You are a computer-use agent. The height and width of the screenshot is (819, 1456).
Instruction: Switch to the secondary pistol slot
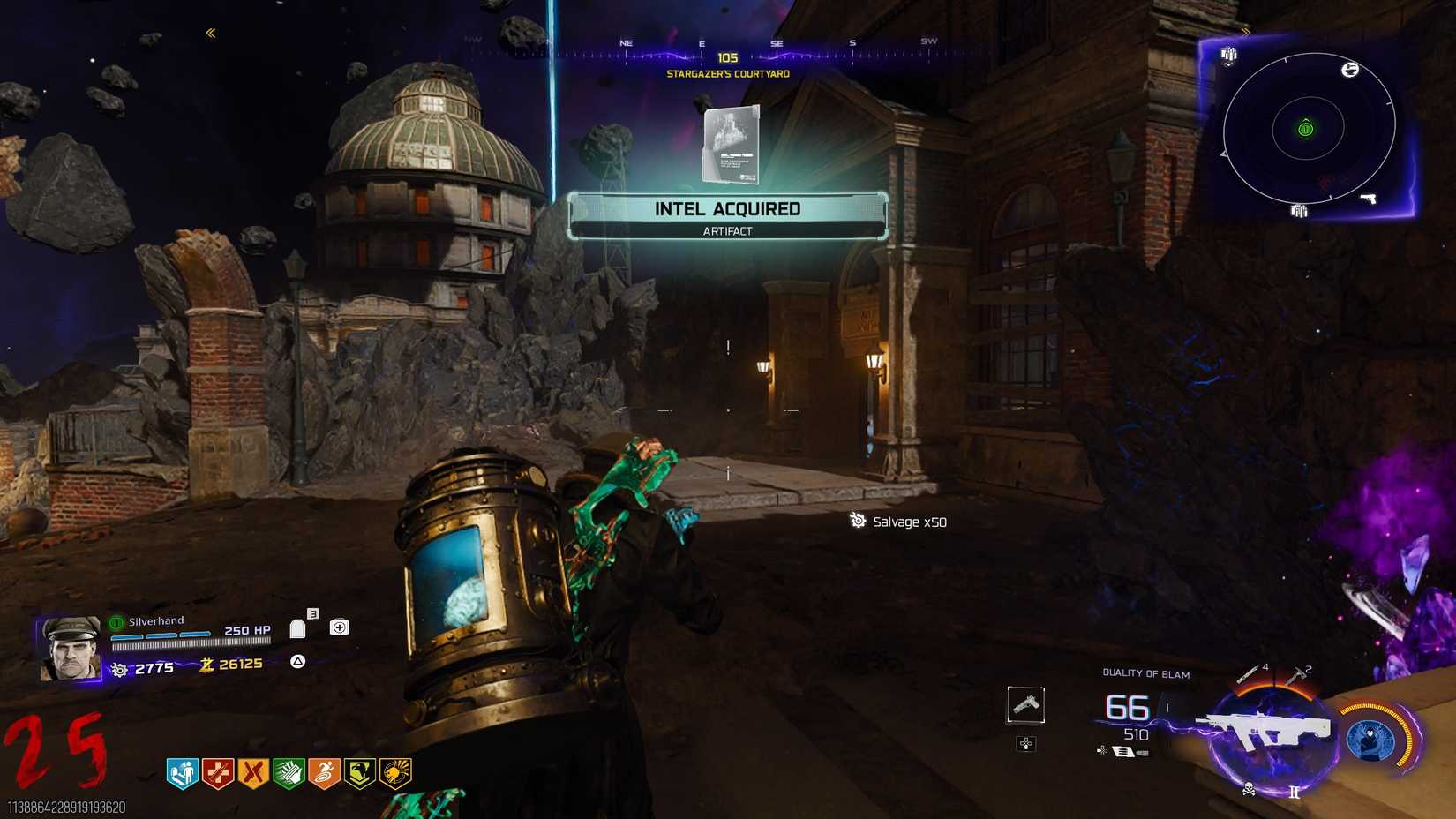click(x=1025, y=705)
